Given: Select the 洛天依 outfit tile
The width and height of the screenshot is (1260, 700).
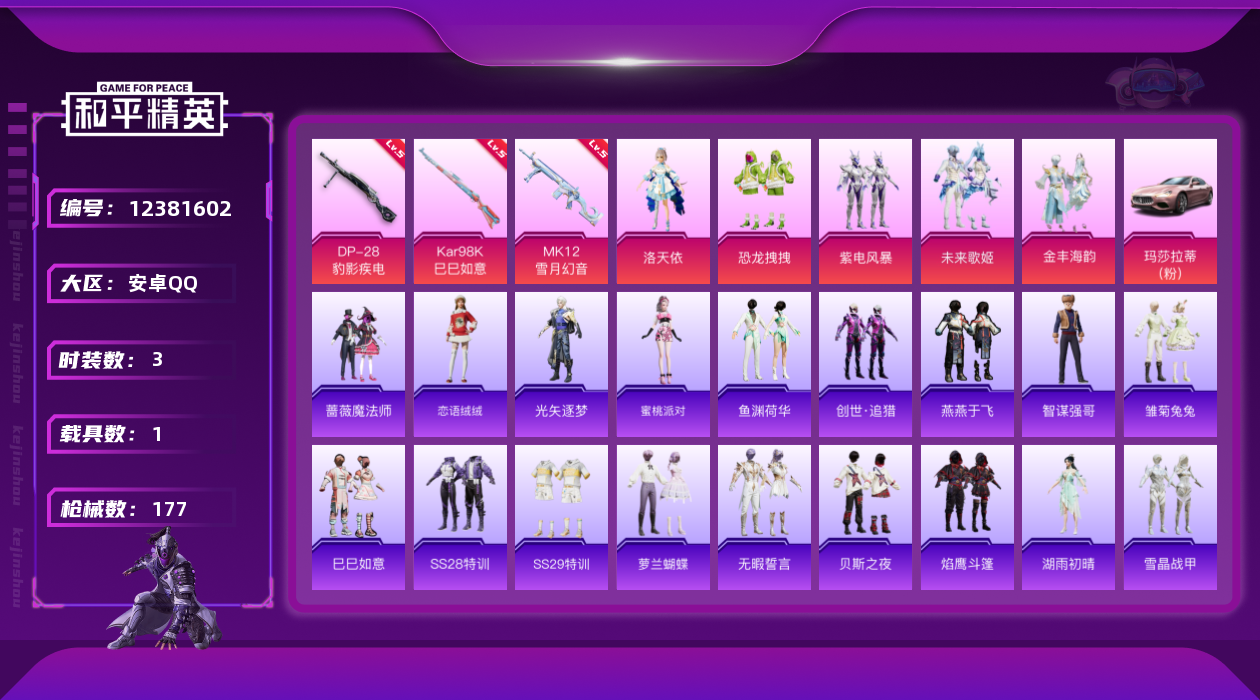Looking at the screenshot, I should pos(663,211).
